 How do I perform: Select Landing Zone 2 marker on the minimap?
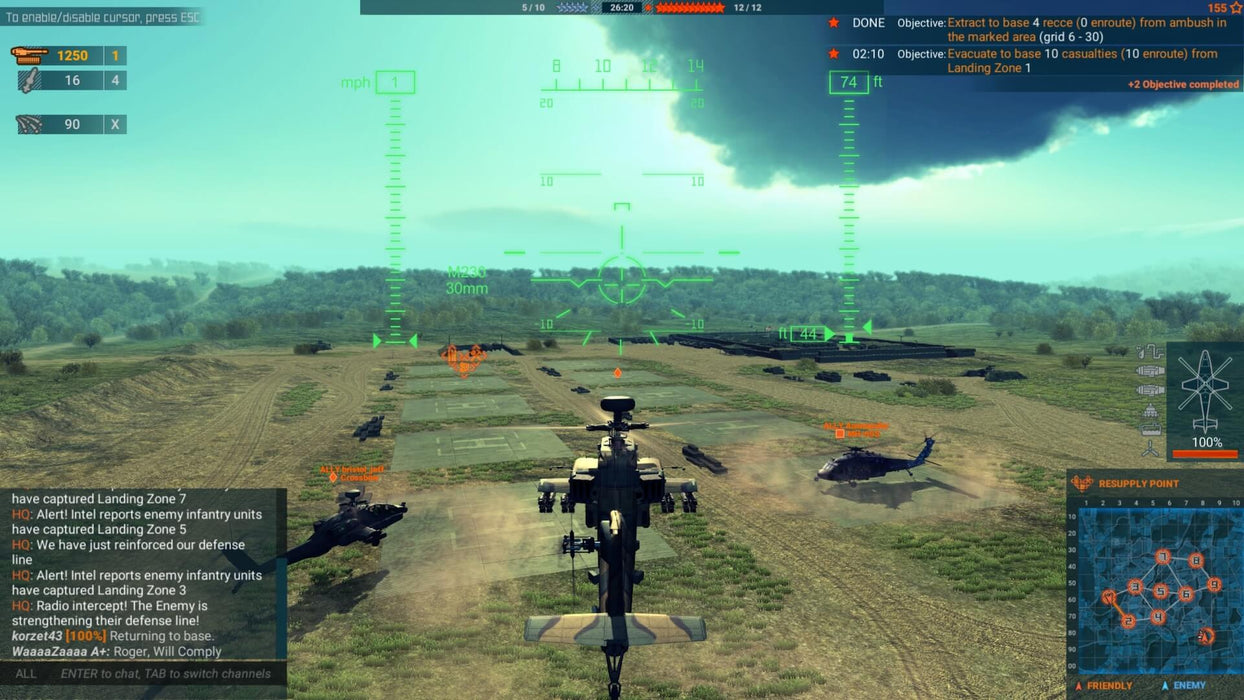[1129, 621]
